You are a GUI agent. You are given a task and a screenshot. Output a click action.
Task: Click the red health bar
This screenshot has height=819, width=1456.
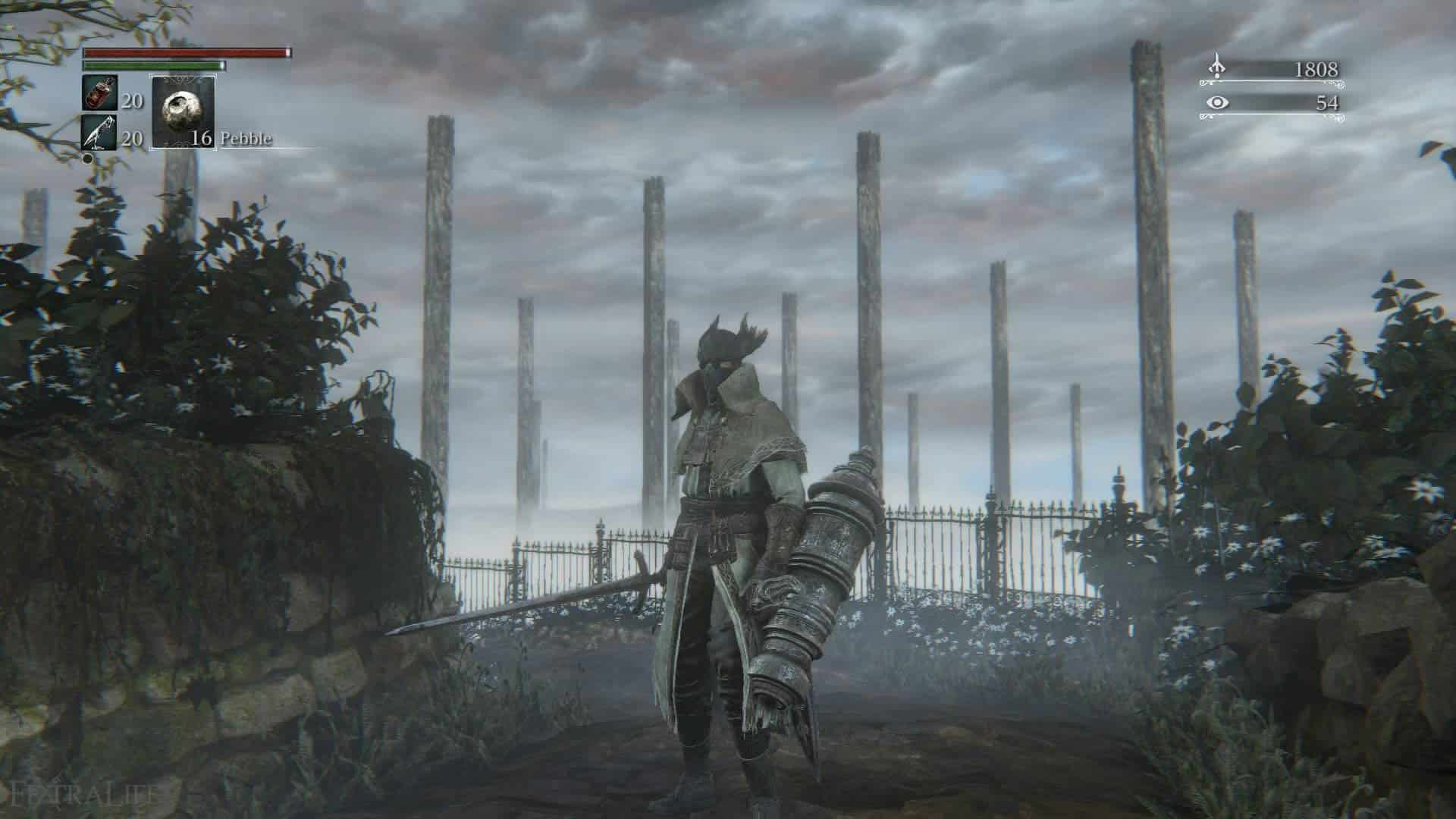point(186,53)
